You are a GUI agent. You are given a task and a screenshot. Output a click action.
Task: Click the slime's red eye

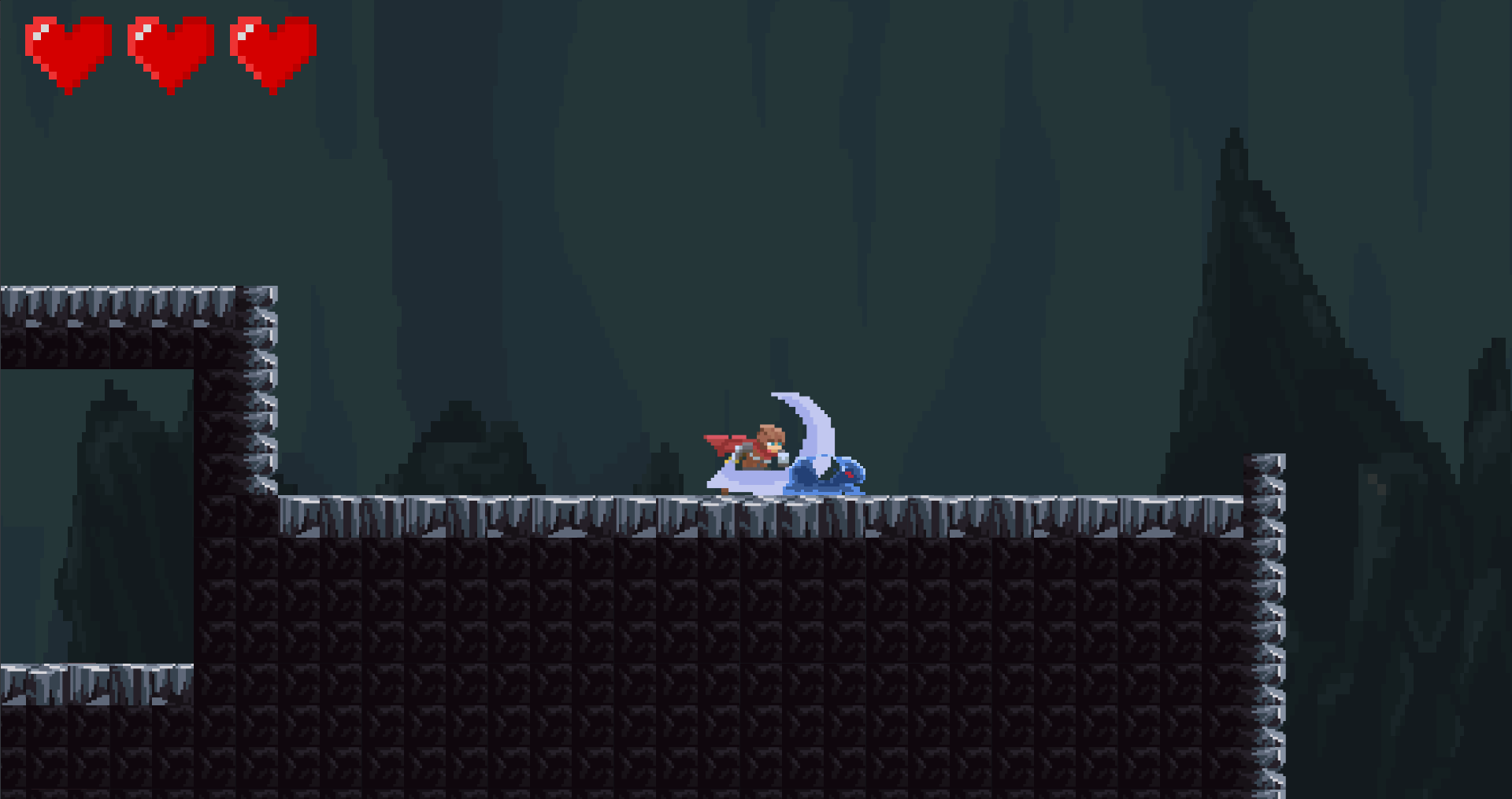850,475
